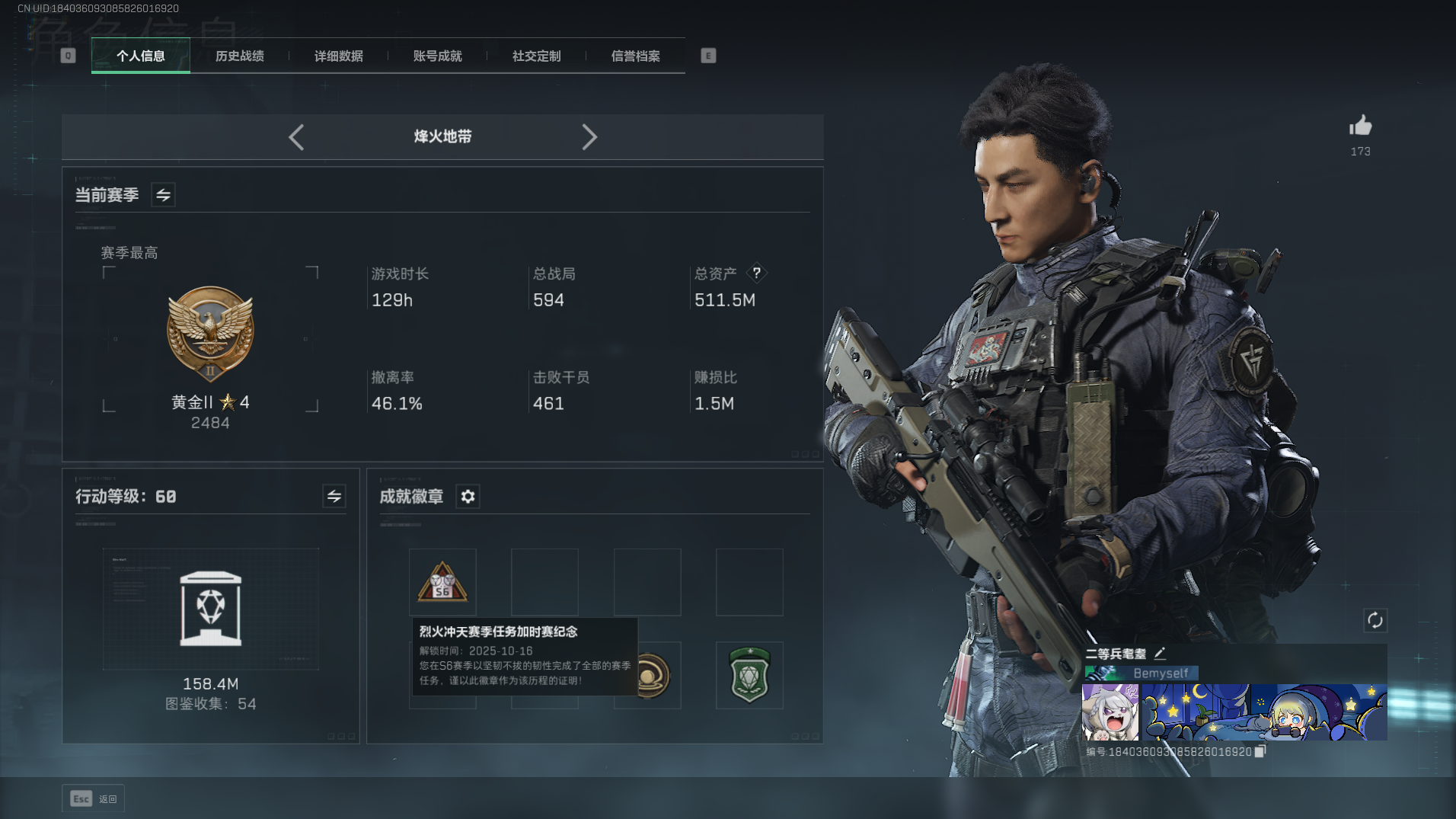Give a thumbs-up like to this profile
Image resolution: width=1456 pixels, height=819 pixels.
click(x=1360, y=126)
